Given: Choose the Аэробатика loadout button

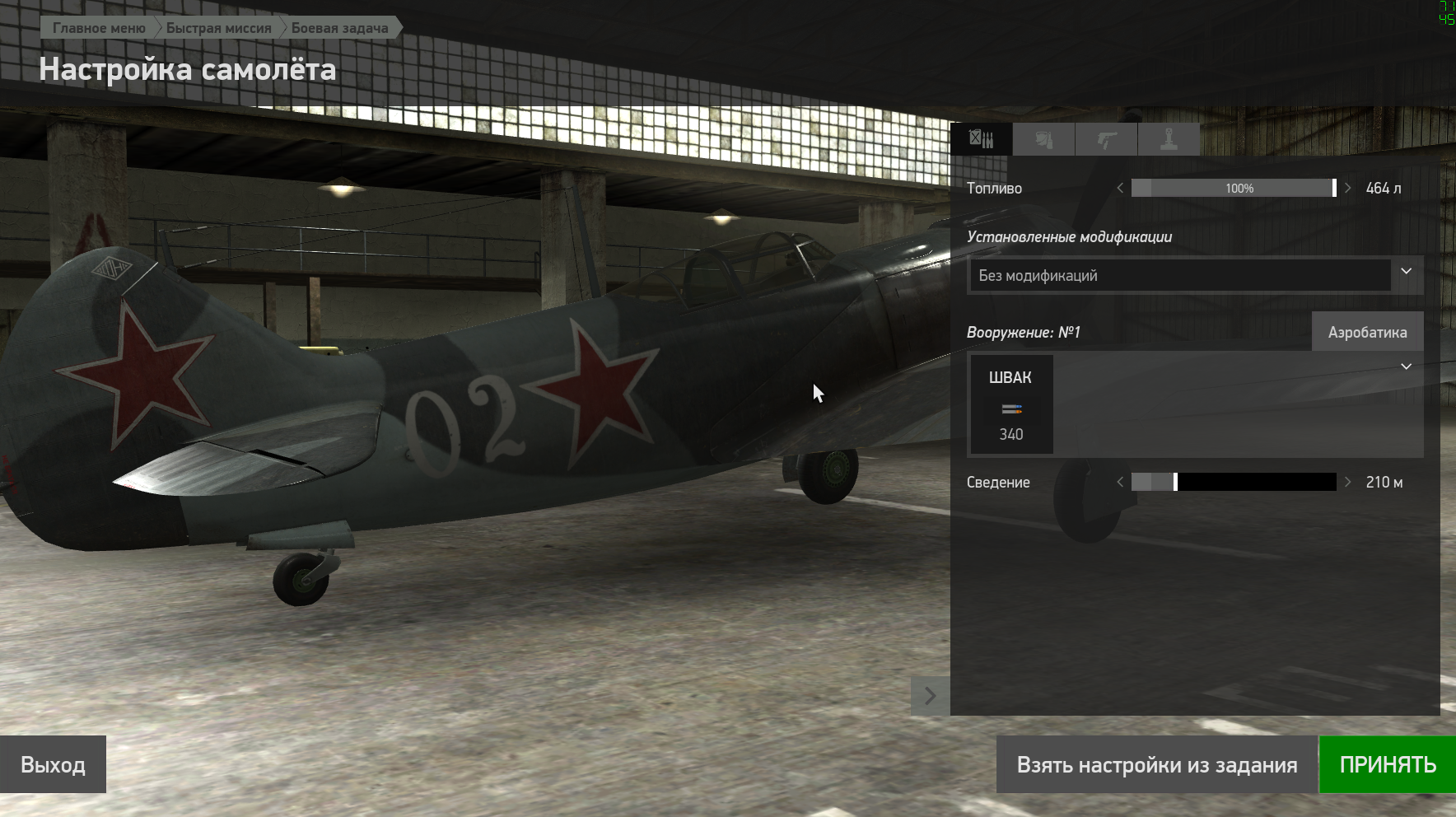Looking at the screenshot, I should (x=1367, y=332).
